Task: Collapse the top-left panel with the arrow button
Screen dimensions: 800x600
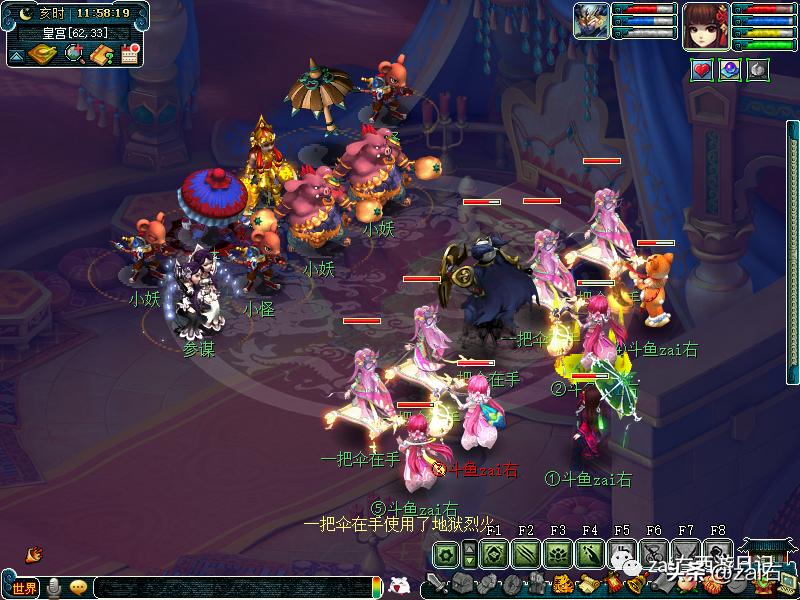Action: click(x=16, y=55)
